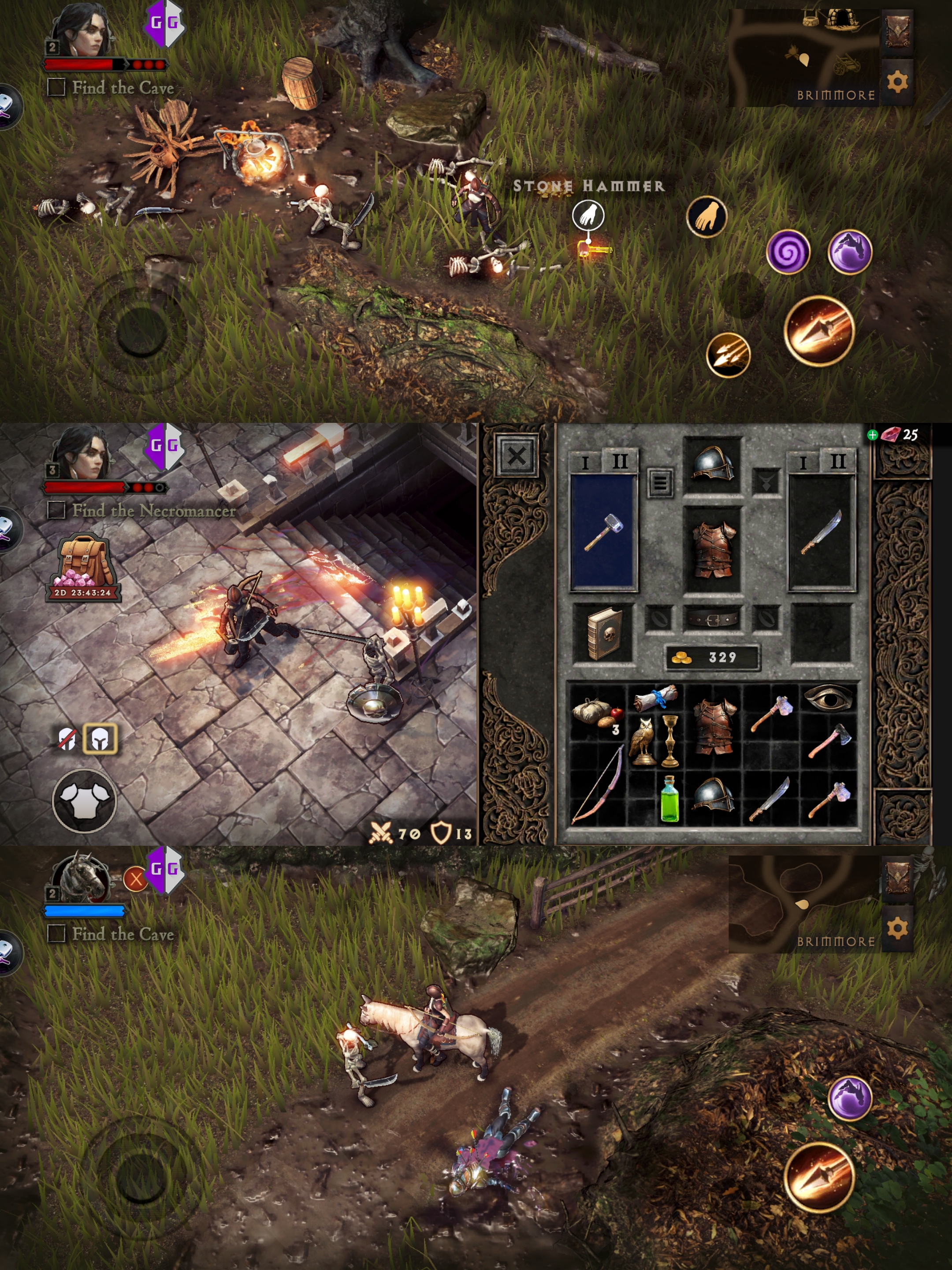Use the orange hand interact button

pyautogui.click(x=707, y=217)
